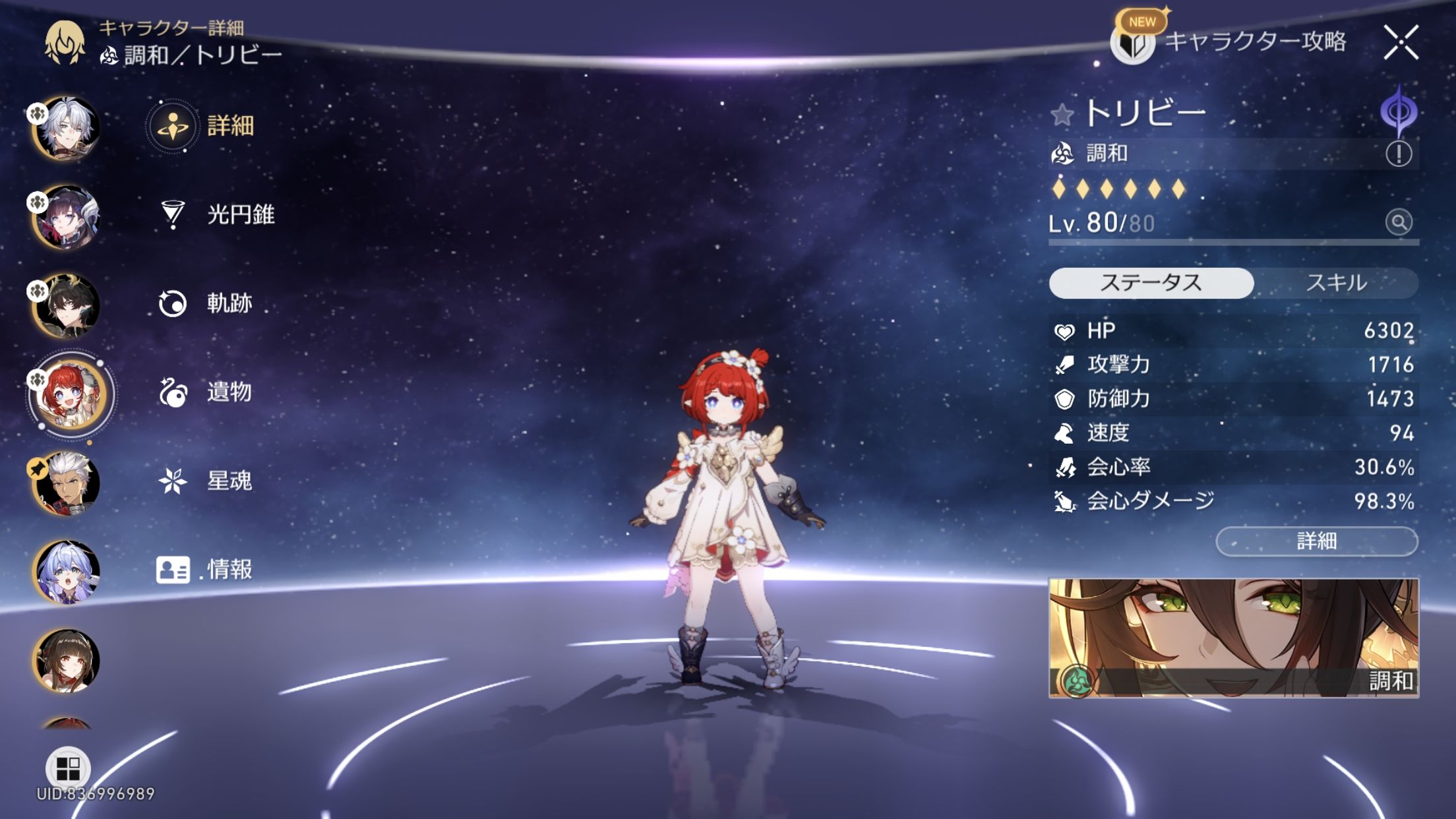Switch to the スキル tab
The image size is (1456, 819).
[1336, 283]
